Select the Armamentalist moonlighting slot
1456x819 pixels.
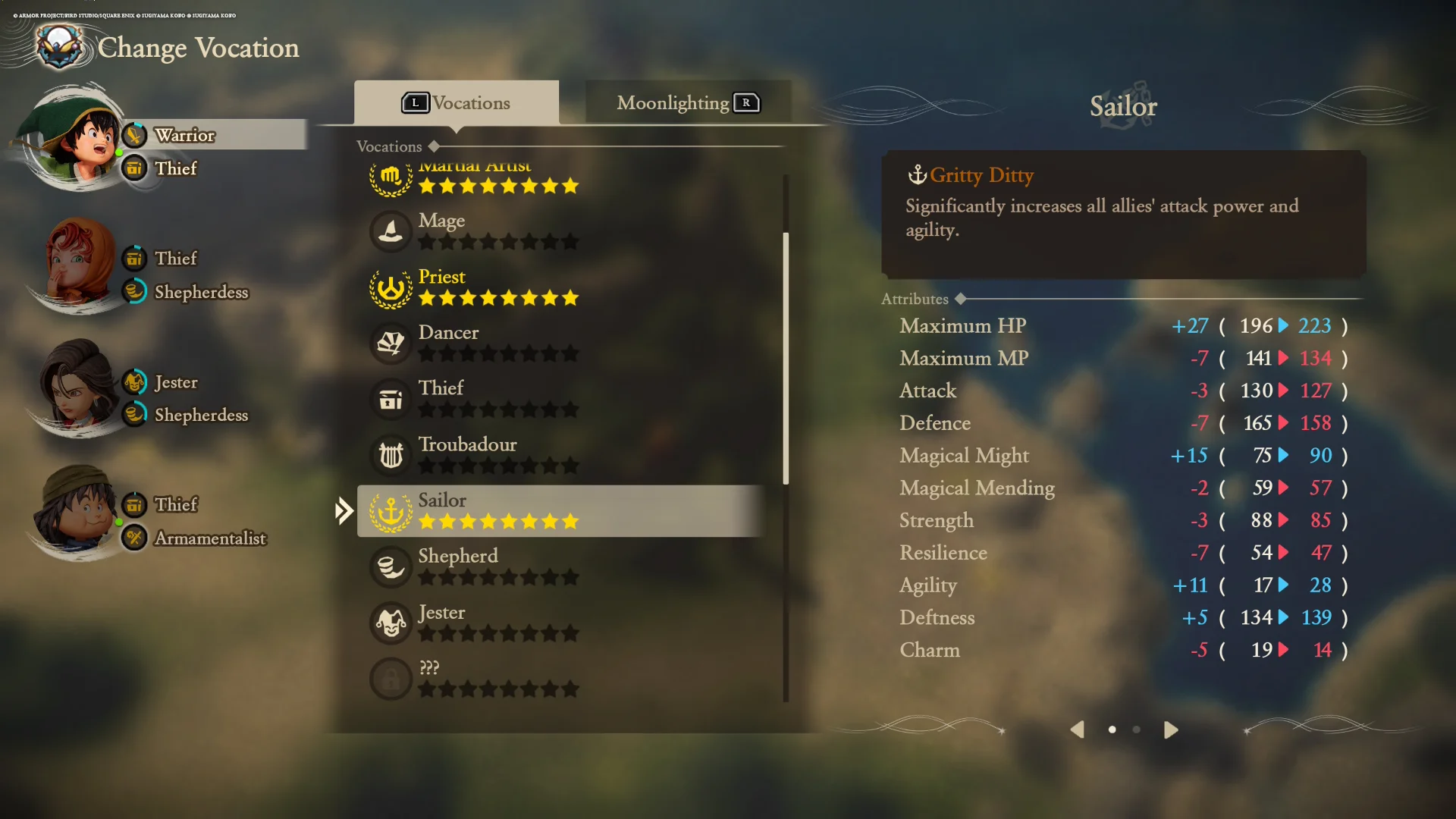(x=209, y=538)
